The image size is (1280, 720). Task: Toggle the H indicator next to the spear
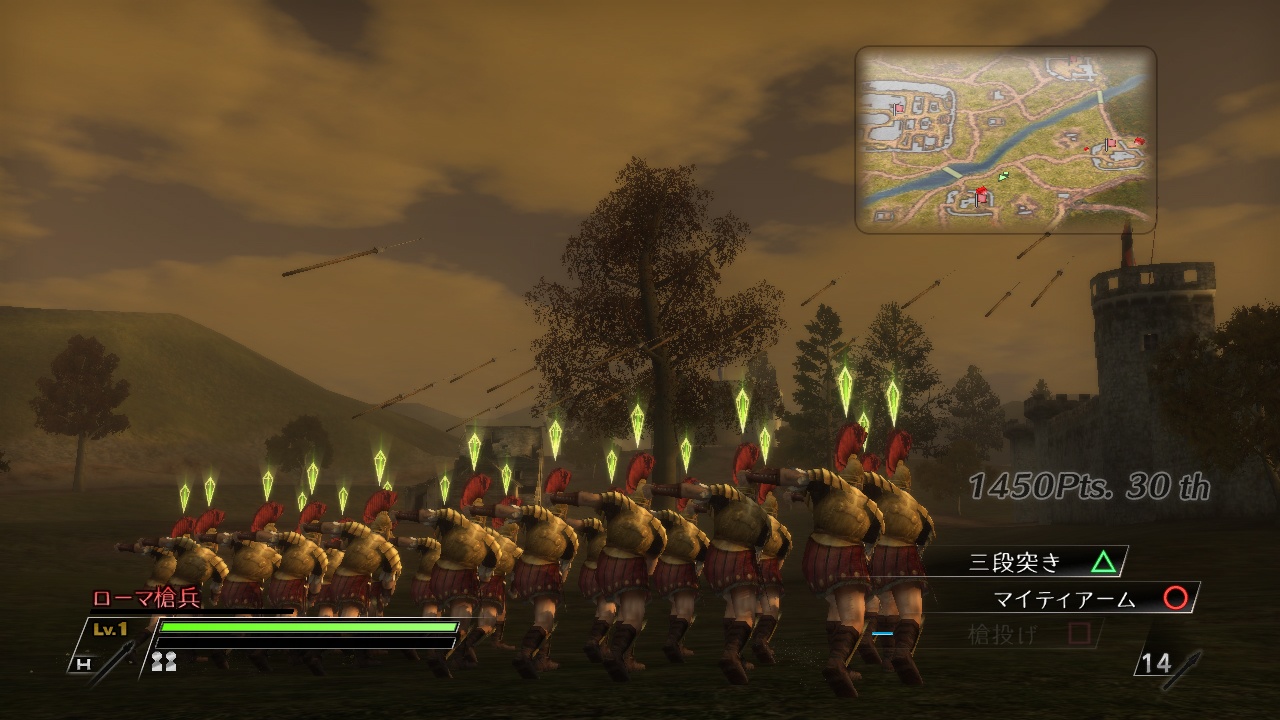[x=84, y=662]
